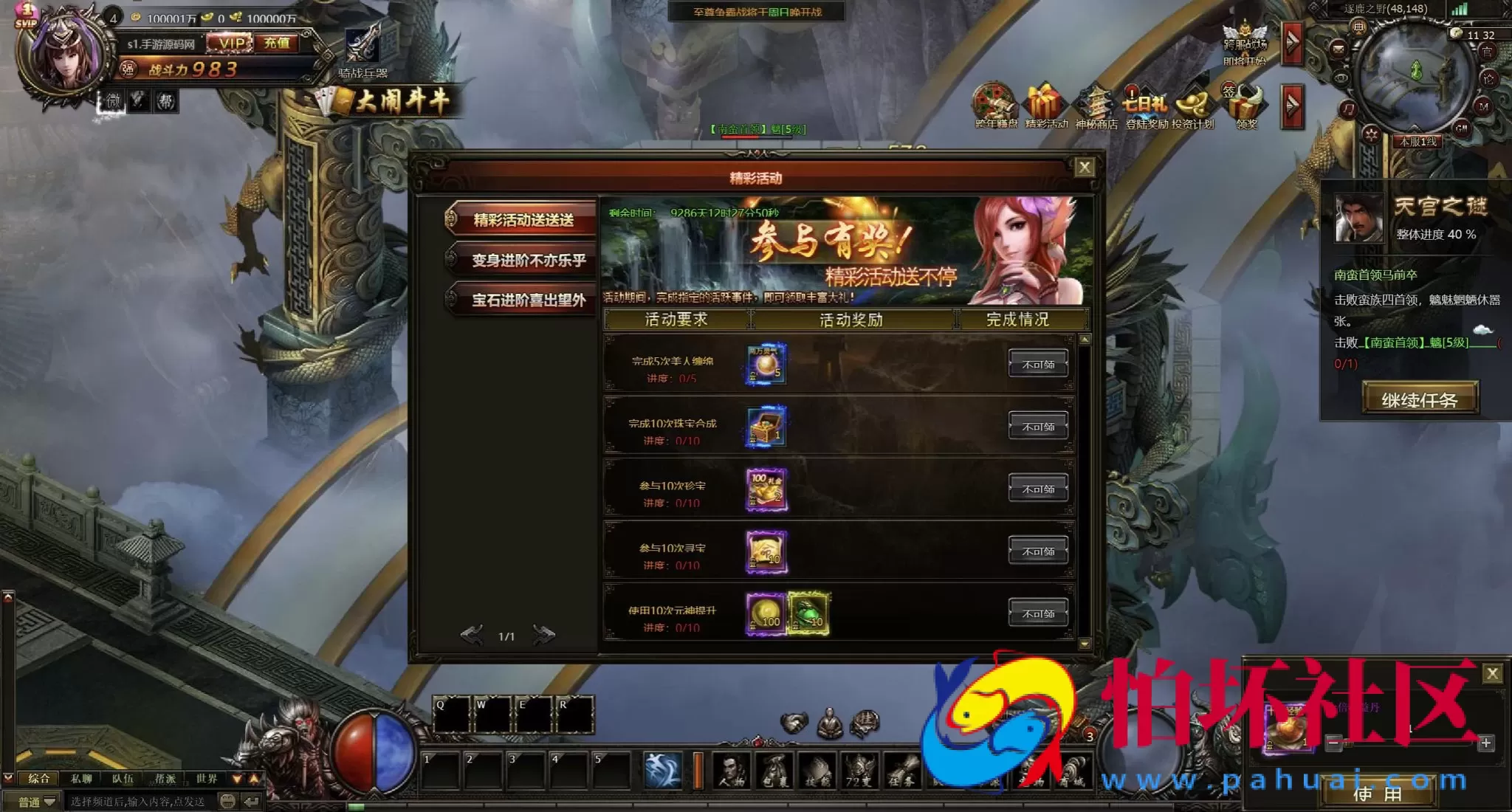
Task: Open the 精彩活动送送送 event tab
Action: 523,220
